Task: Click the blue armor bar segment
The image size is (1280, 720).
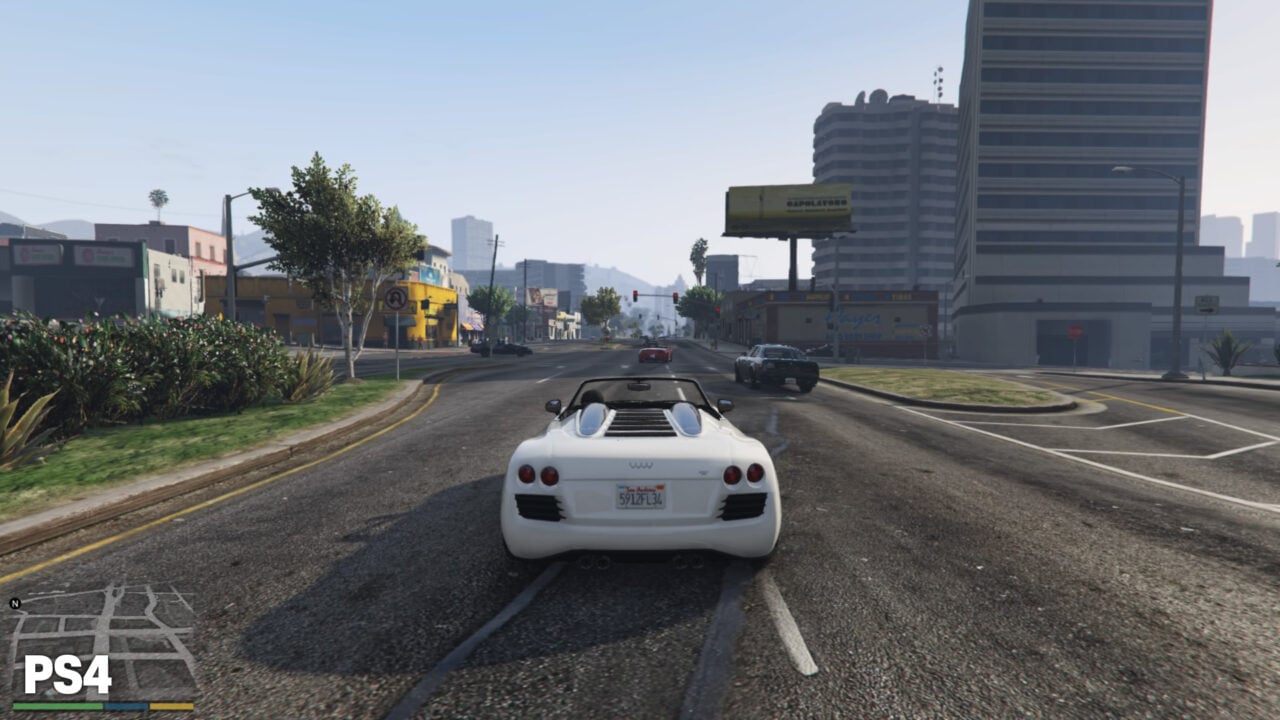Action: [125, 706]
